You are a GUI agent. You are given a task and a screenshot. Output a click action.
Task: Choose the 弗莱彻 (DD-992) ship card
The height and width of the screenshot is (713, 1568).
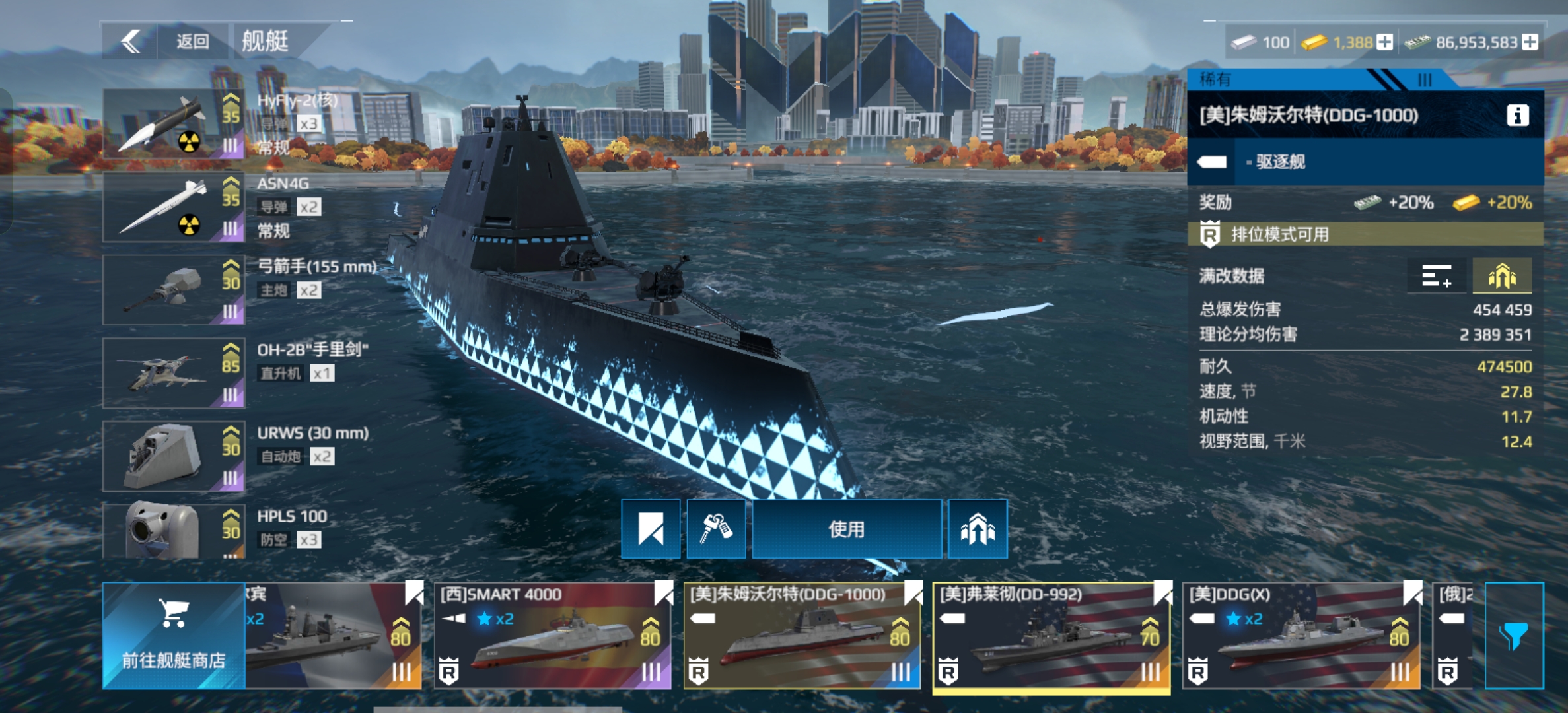pyautogui.click(x=1051, y=635)
